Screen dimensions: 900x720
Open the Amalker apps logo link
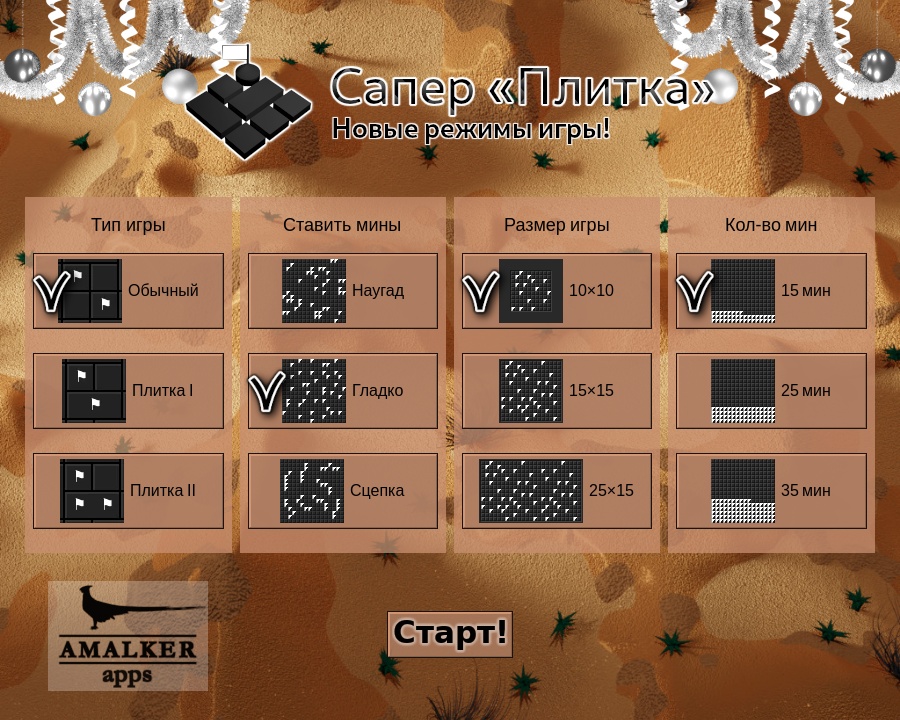tap(128, 636)
